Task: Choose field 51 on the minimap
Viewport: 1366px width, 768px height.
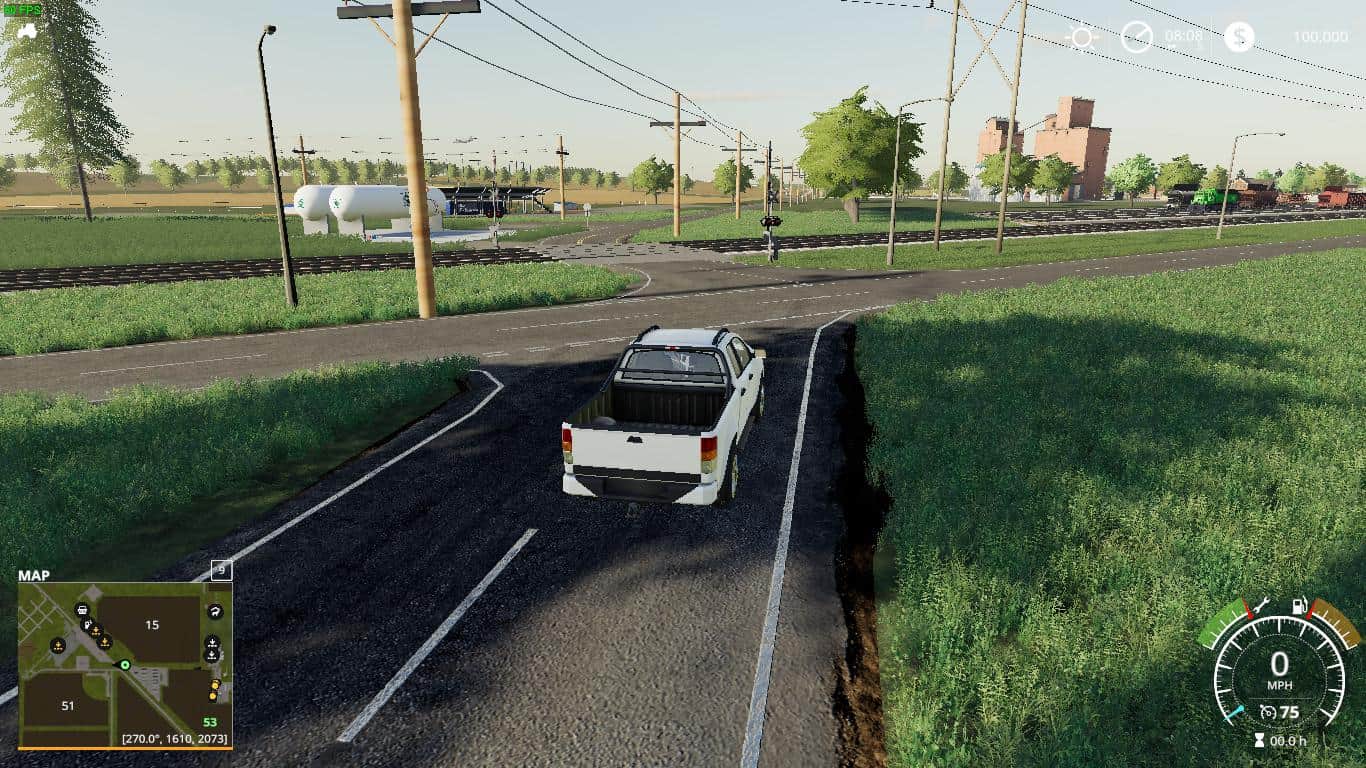Action: tap(67, 706)
